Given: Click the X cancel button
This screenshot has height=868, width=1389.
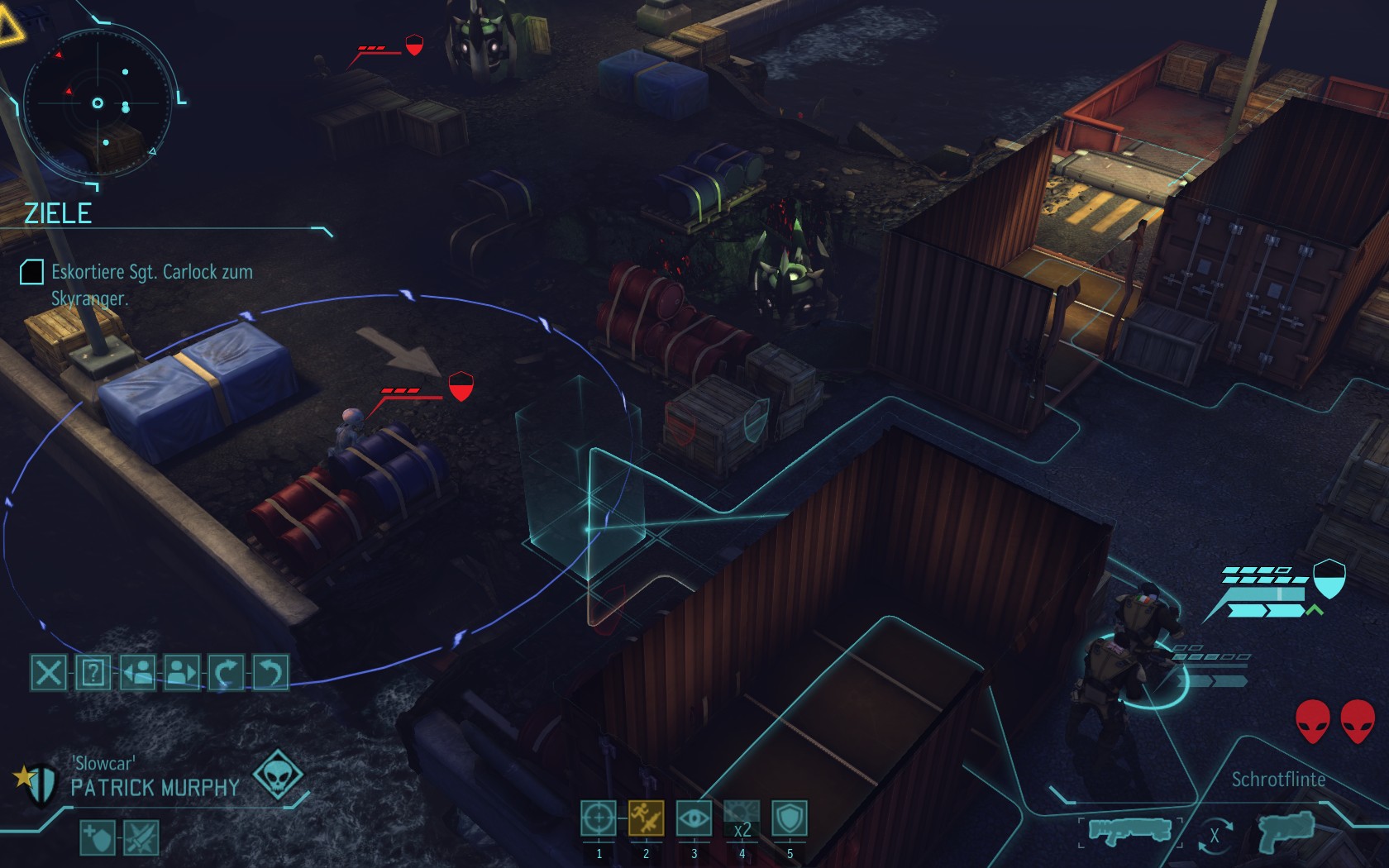Looking at the screenshot, I should coord(48,672).
